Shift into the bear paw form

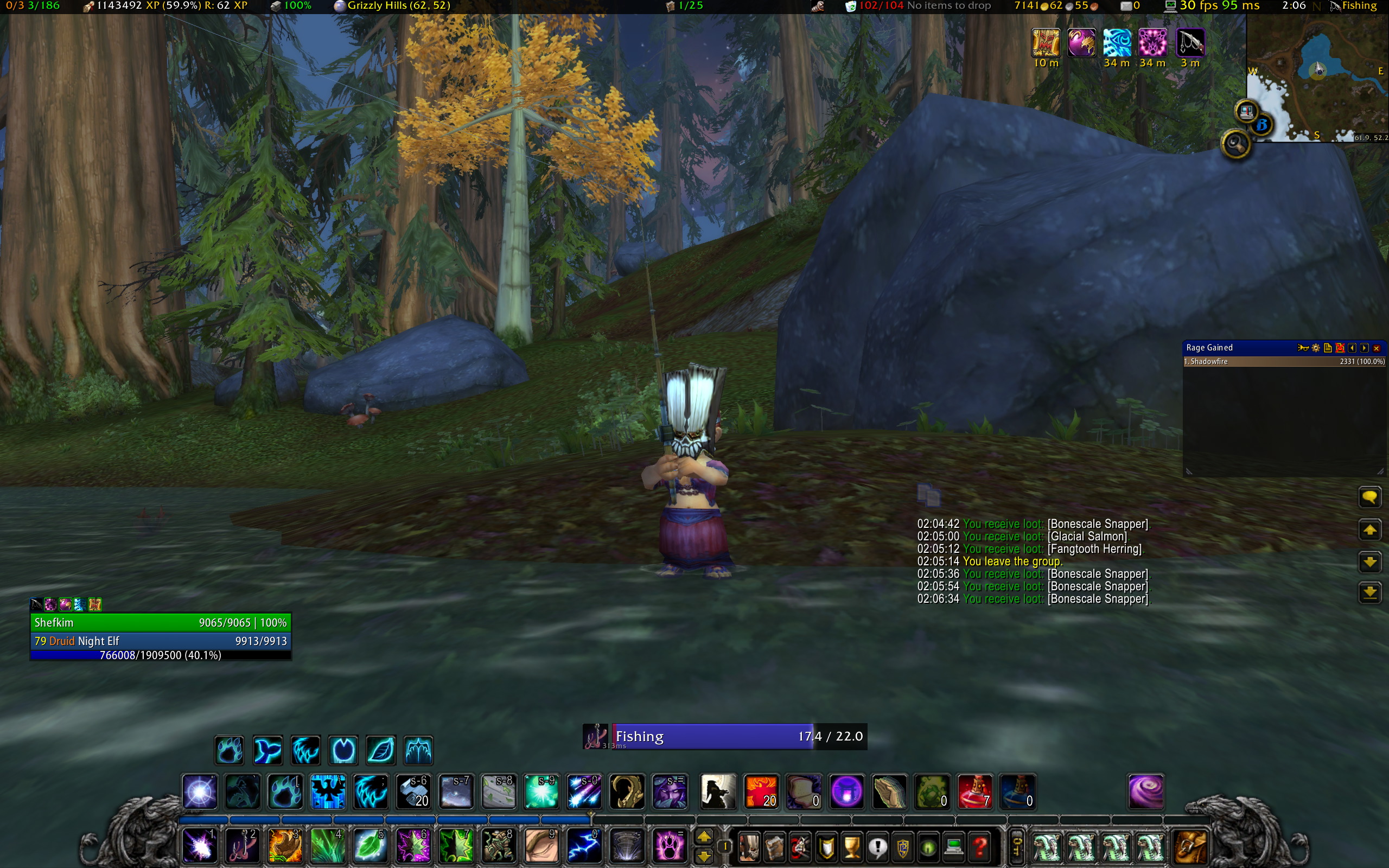click(229, 750)
